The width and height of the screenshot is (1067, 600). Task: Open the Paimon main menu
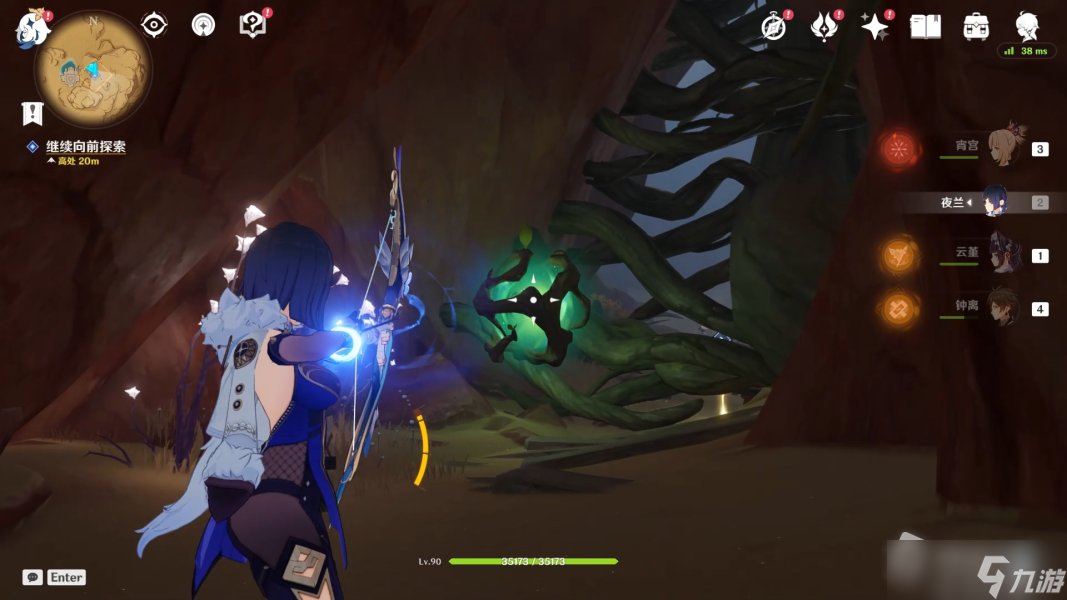coord(32,29)
